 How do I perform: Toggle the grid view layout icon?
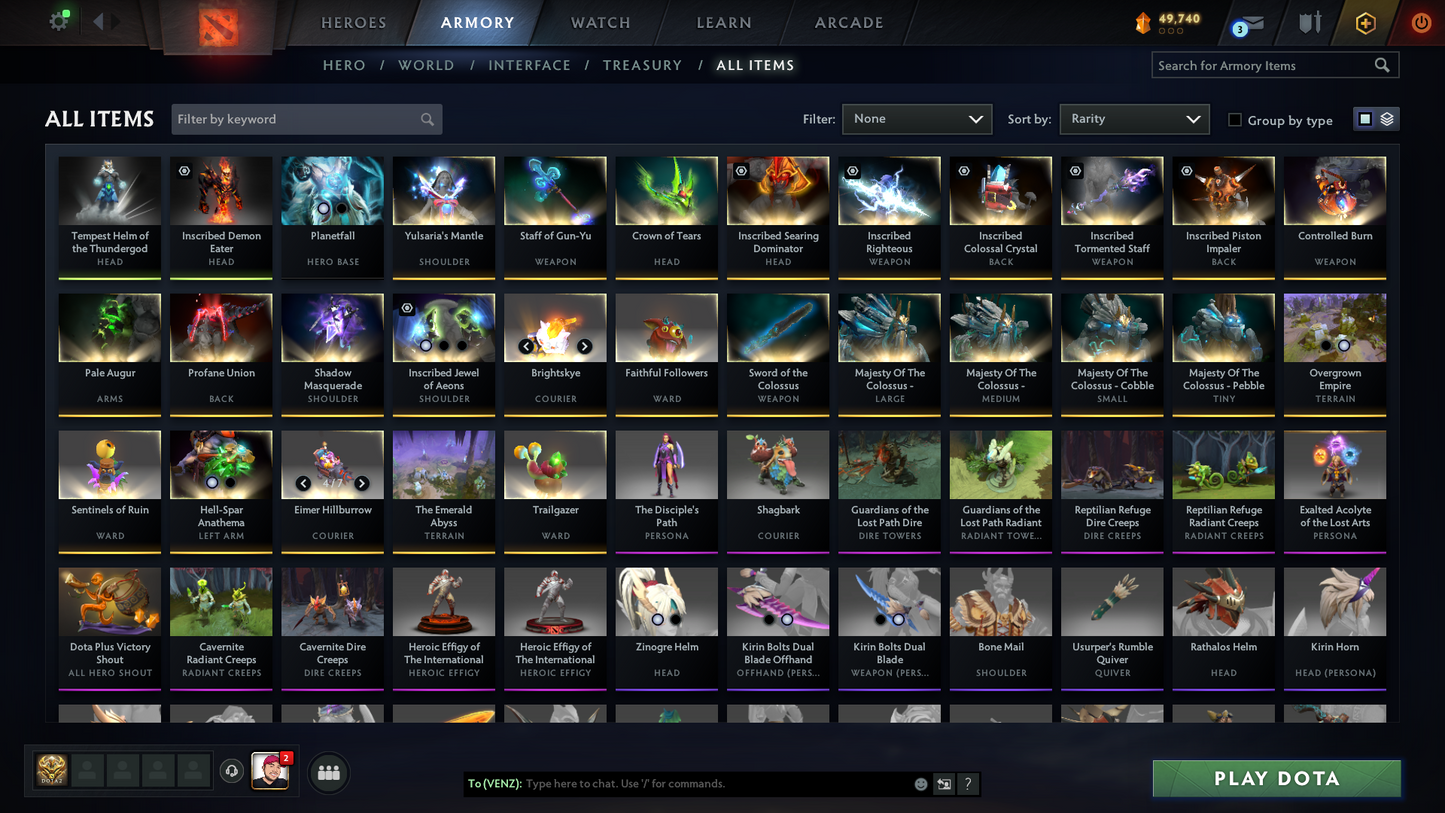[x=1364, y=118]
